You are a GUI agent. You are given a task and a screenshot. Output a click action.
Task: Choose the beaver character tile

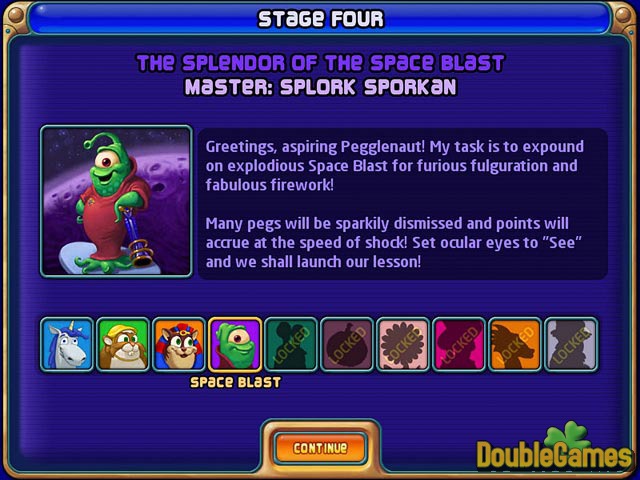tap(123, 345)
